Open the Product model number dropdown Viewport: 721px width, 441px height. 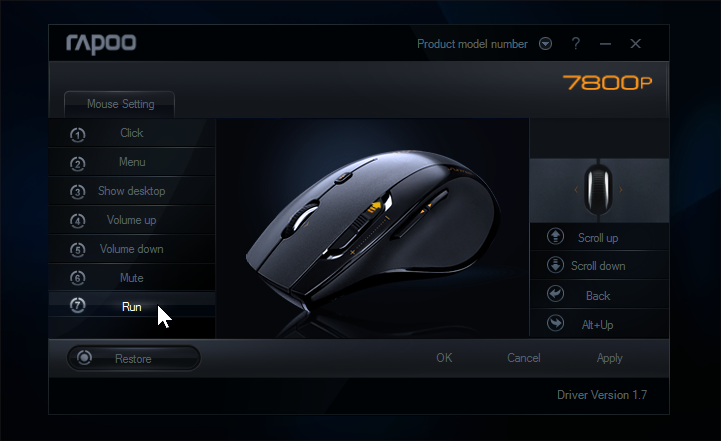pos(545,44)
